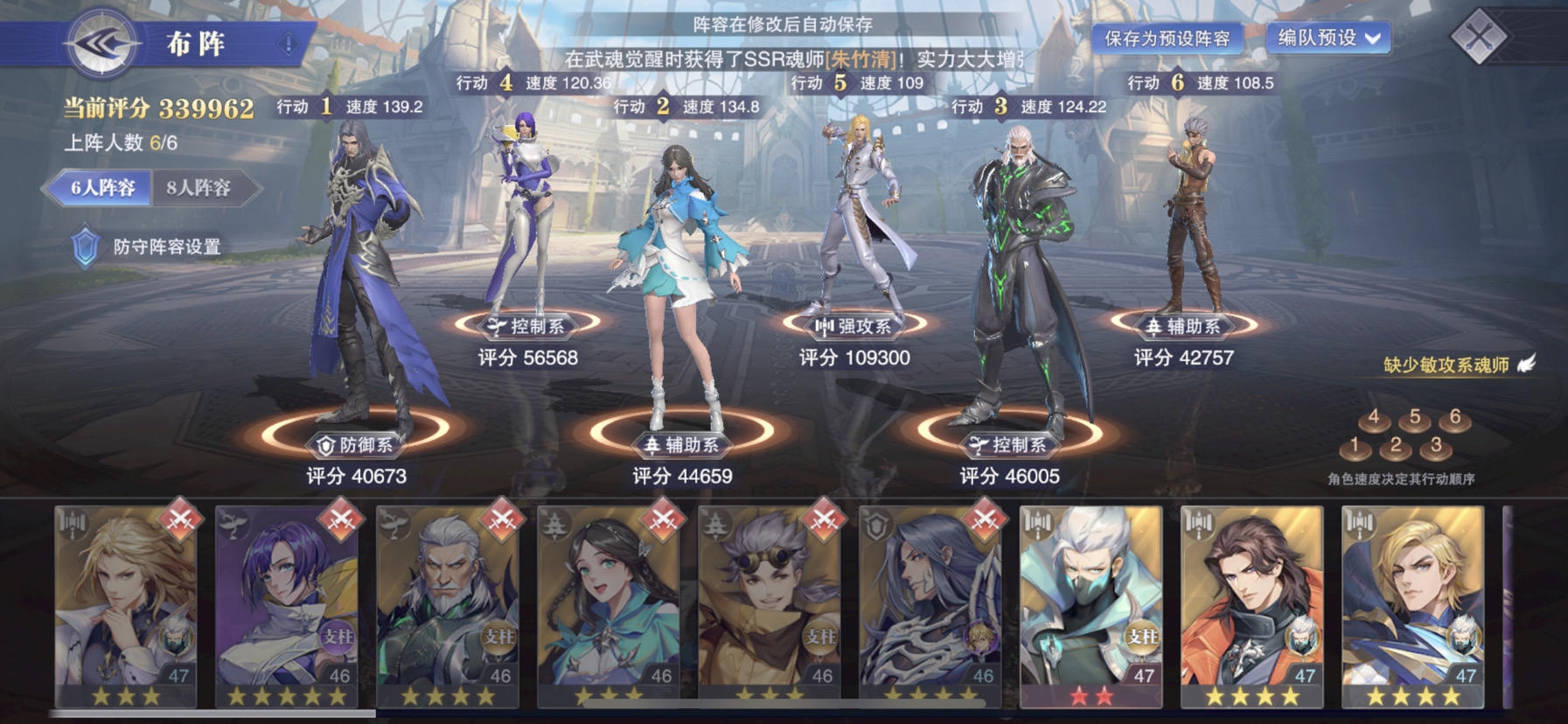The image size is (1568, 724).
Task: Add the masked white-haired two-star hero
Action: point(1091,605)
